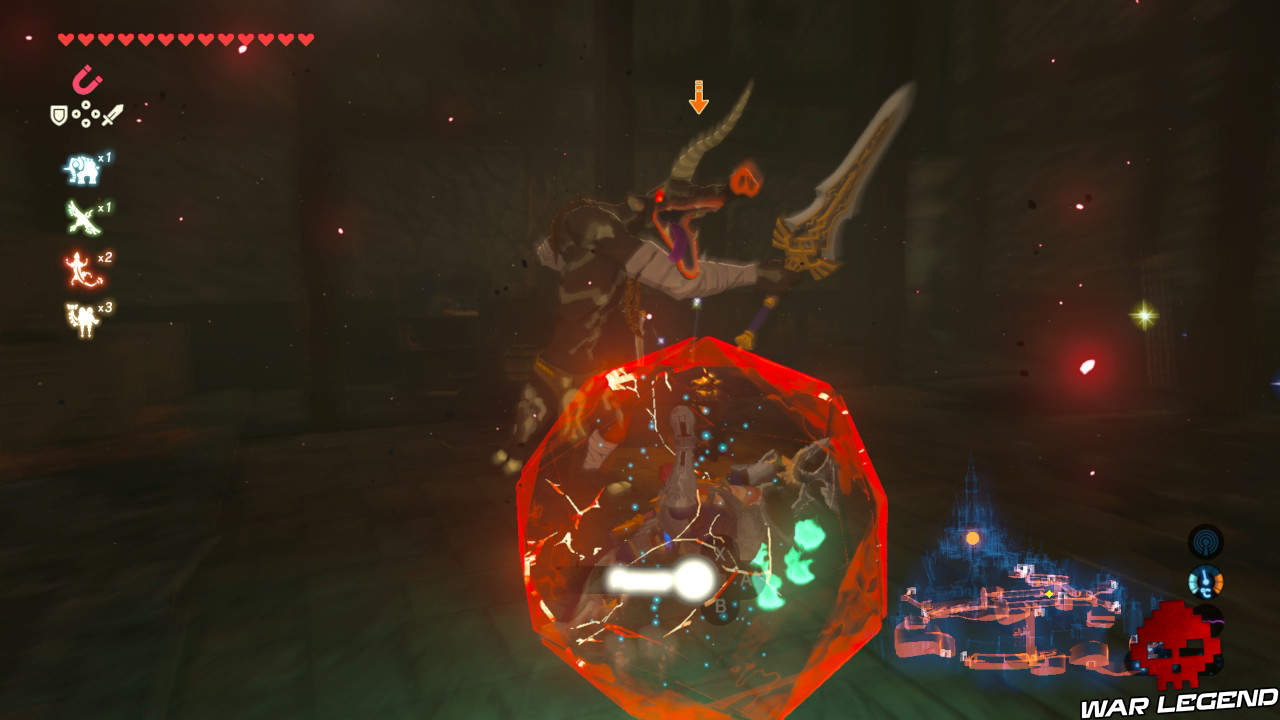1280x720 pixels.
Task: Select Revali's Gale bird ability icon
Action: pos(80,215)
